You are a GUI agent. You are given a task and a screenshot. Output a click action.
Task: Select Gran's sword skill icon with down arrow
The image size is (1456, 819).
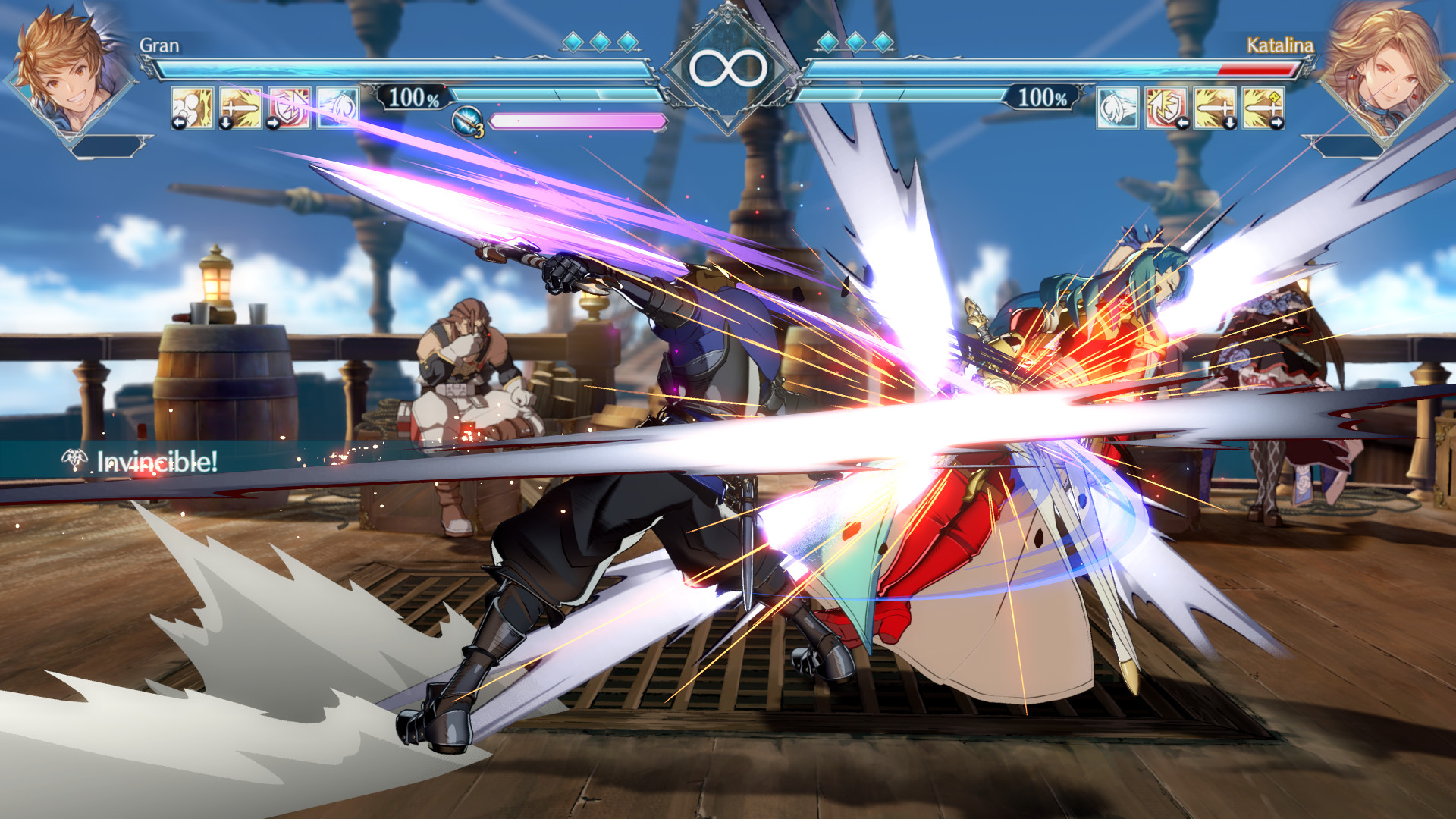click(x=240, y=108)
